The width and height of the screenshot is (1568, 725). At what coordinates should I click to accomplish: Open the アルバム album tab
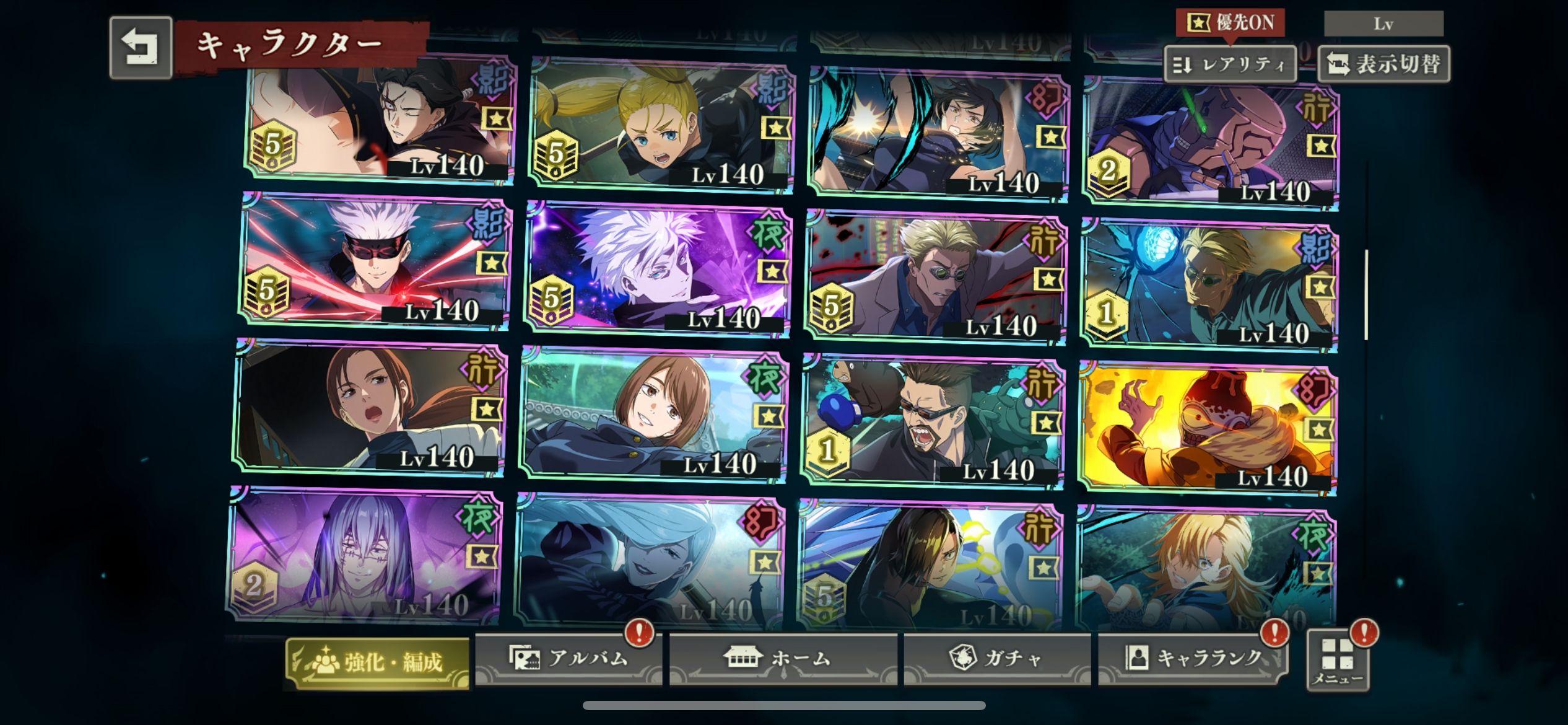click(x=568, y=658)
